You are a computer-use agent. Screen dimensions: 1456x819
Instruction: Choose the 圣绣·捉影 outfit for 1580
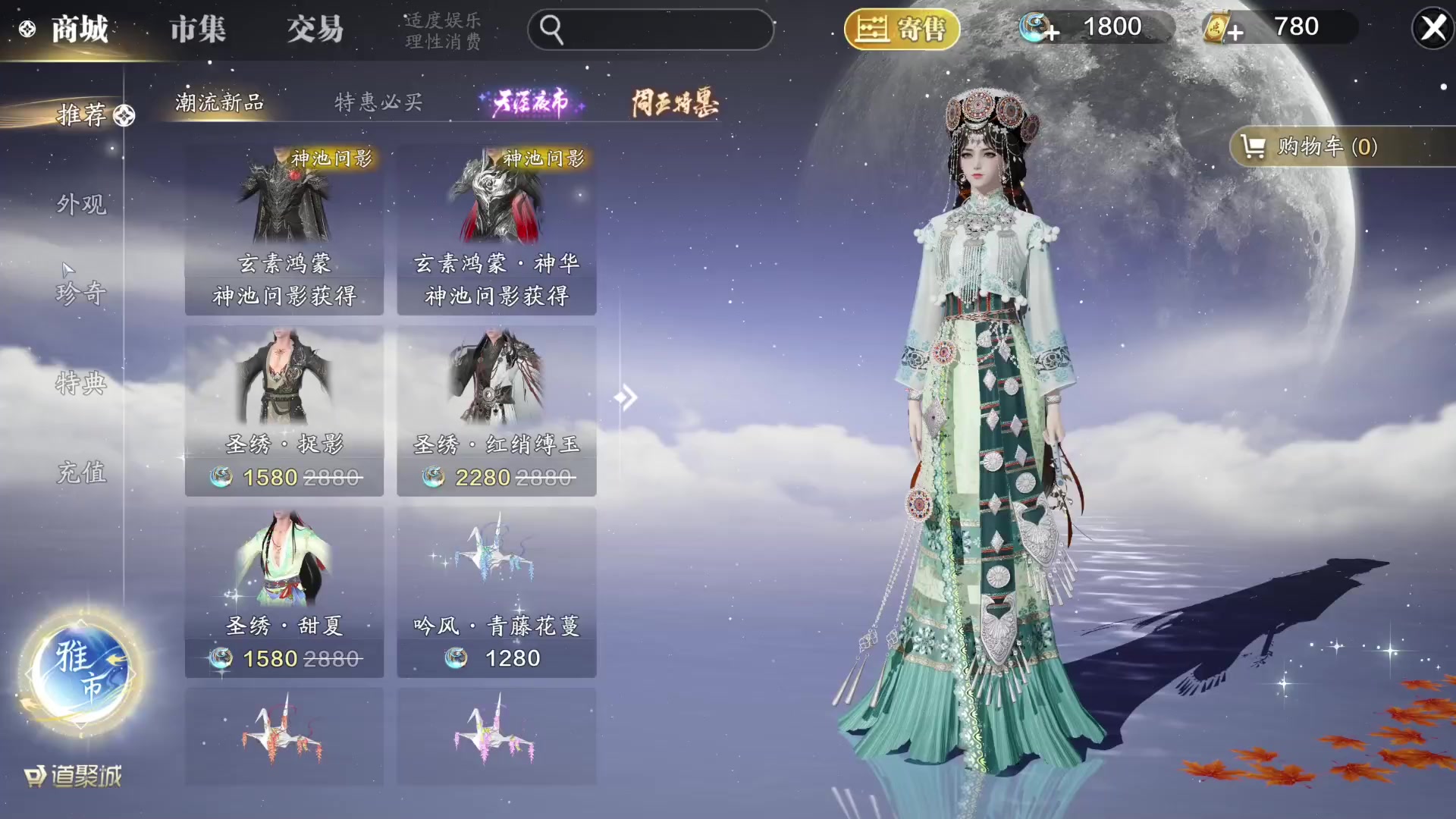(284, 411)
